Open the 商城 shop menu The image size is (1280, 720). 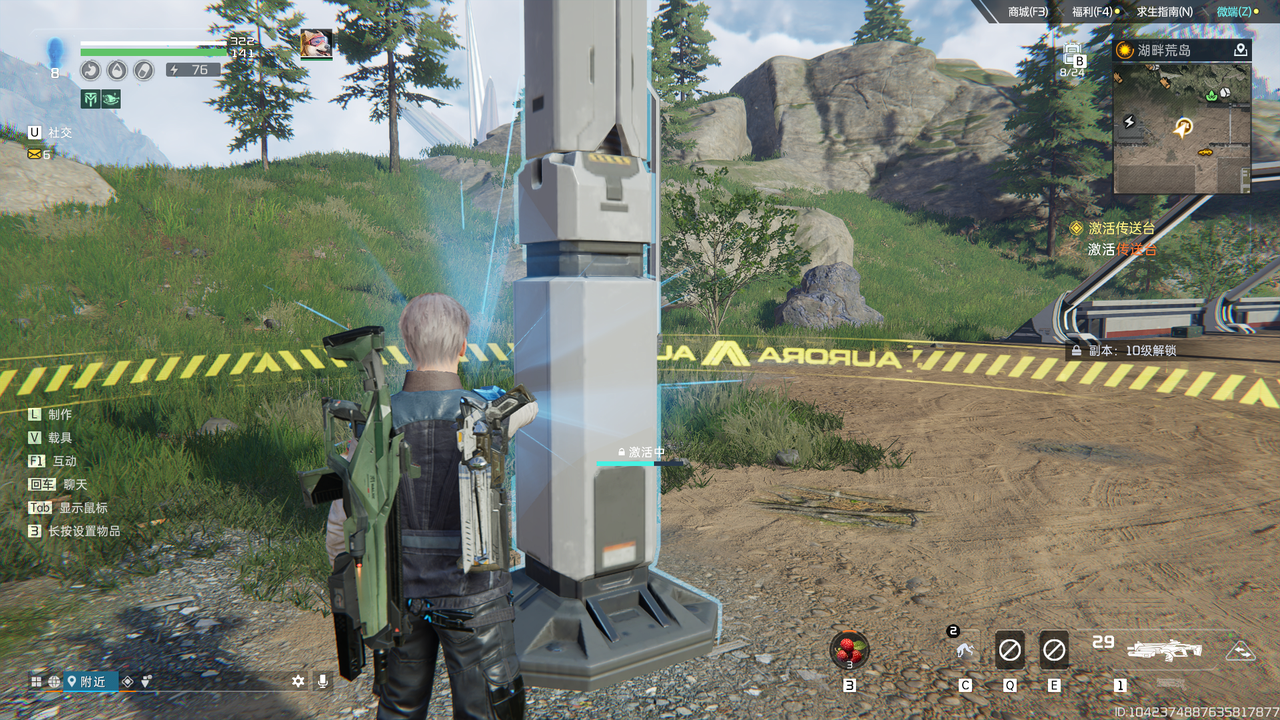pos(1027,11)
